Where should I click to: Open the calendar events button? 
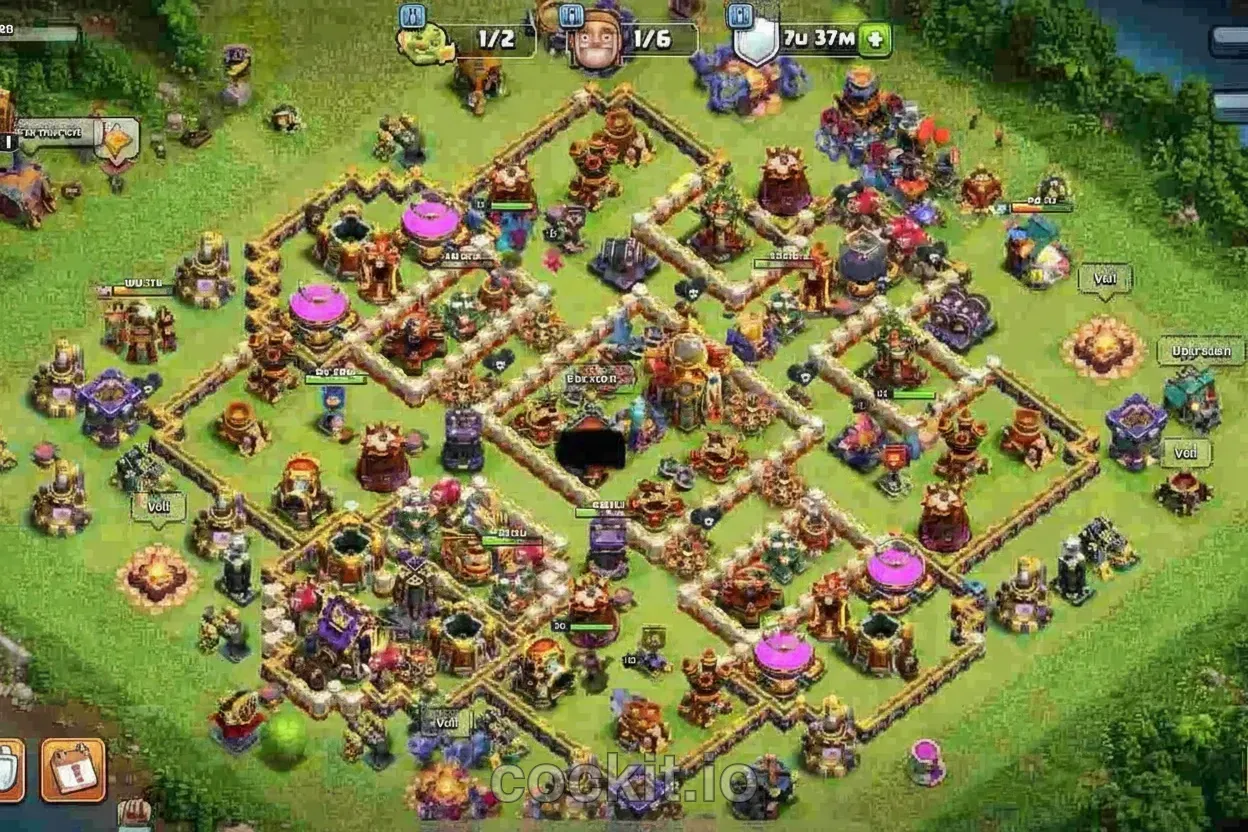[x=73, y=770]
